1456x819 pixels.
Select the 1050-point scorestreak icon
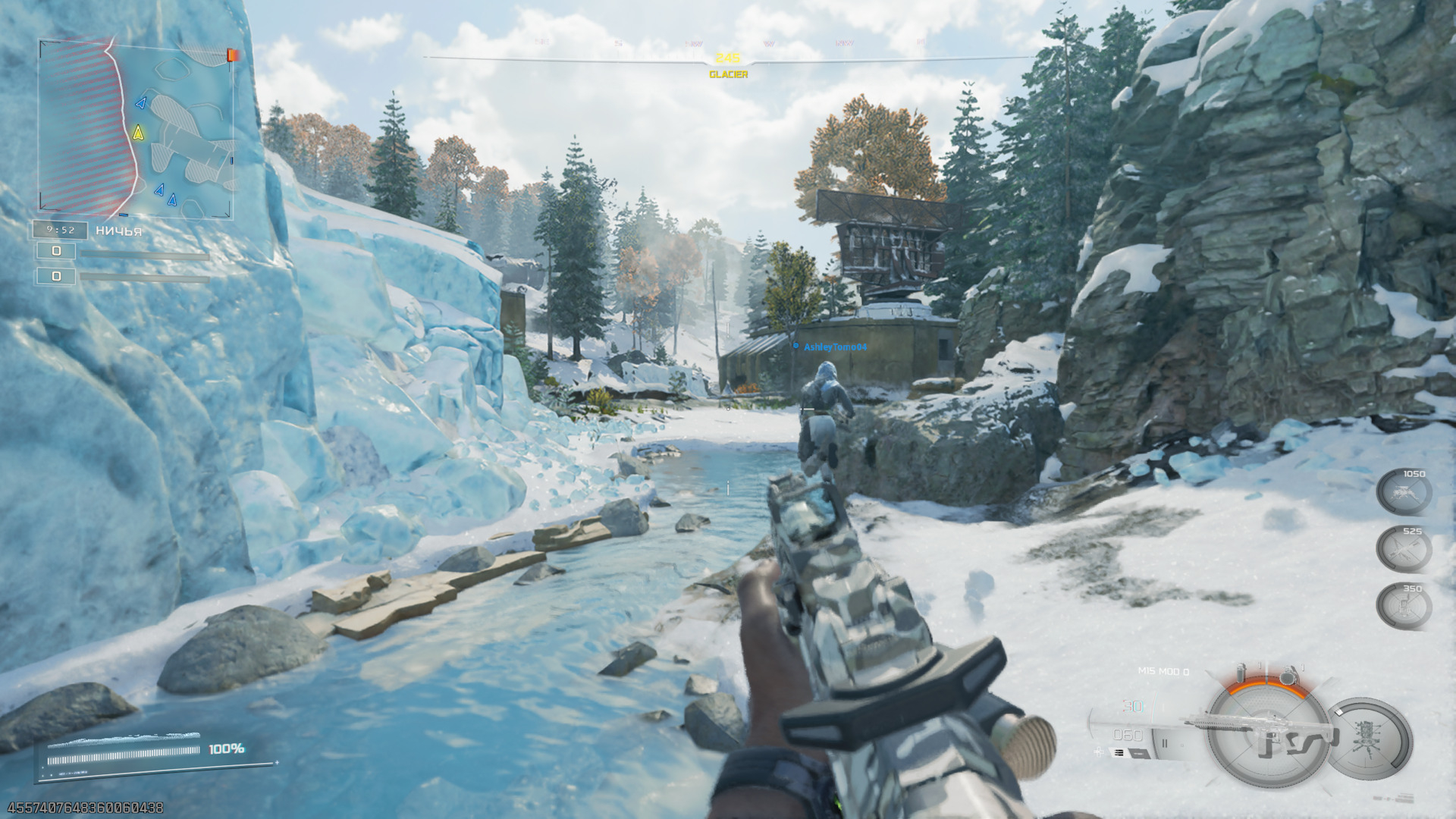[x=1403, y=493]
